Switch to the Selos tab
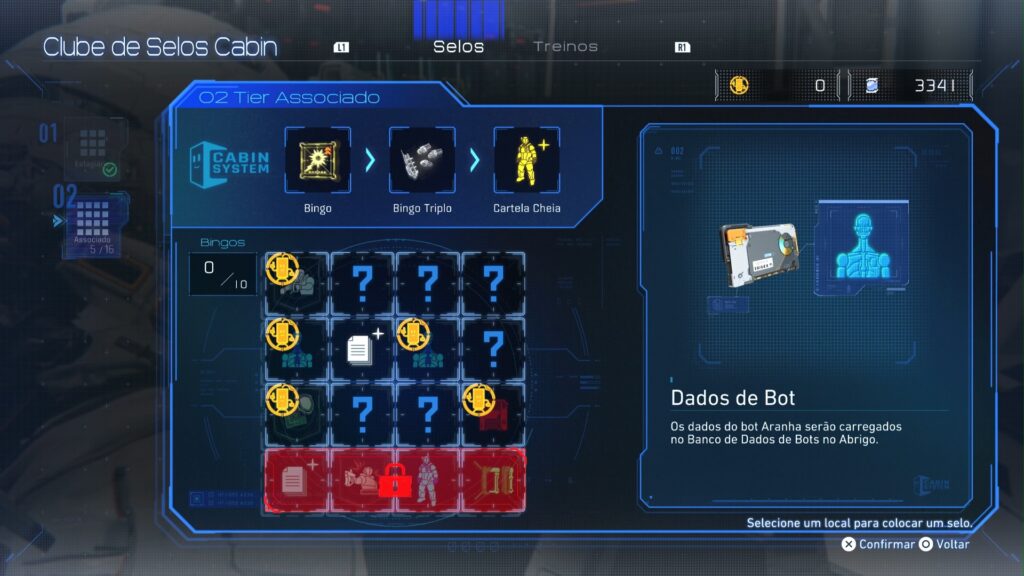 [x=458, y=47]
